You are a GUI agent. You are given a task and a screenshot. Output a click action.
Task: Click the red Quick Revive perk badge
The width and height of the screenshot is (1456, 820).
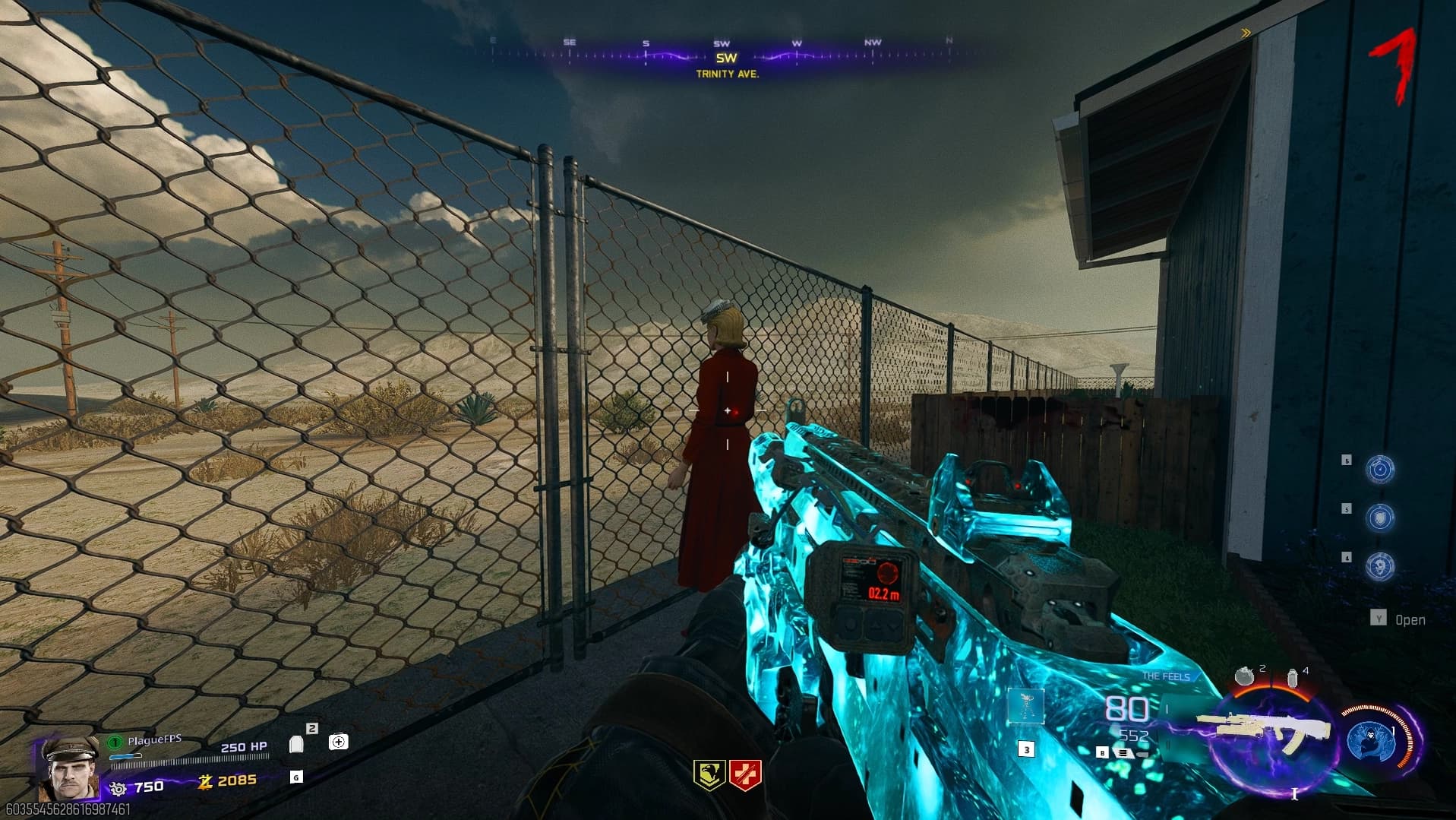(x=744, y=774)
